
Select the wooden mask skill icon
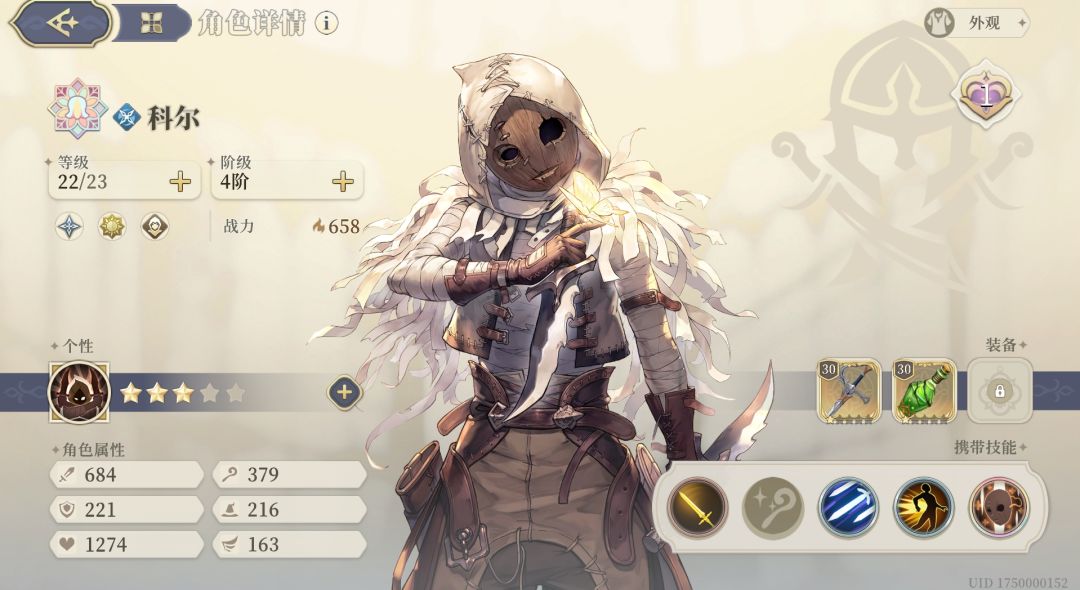(x=998, y=507)
